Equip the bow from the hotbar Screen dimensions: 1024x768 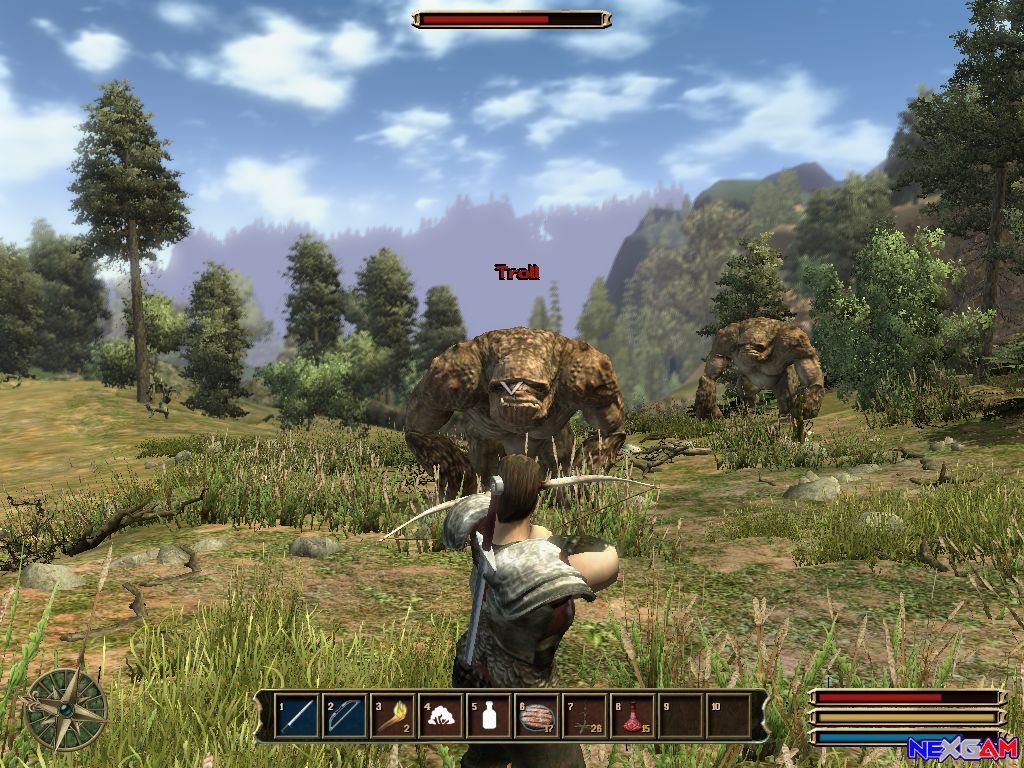[x=345, y=716]
